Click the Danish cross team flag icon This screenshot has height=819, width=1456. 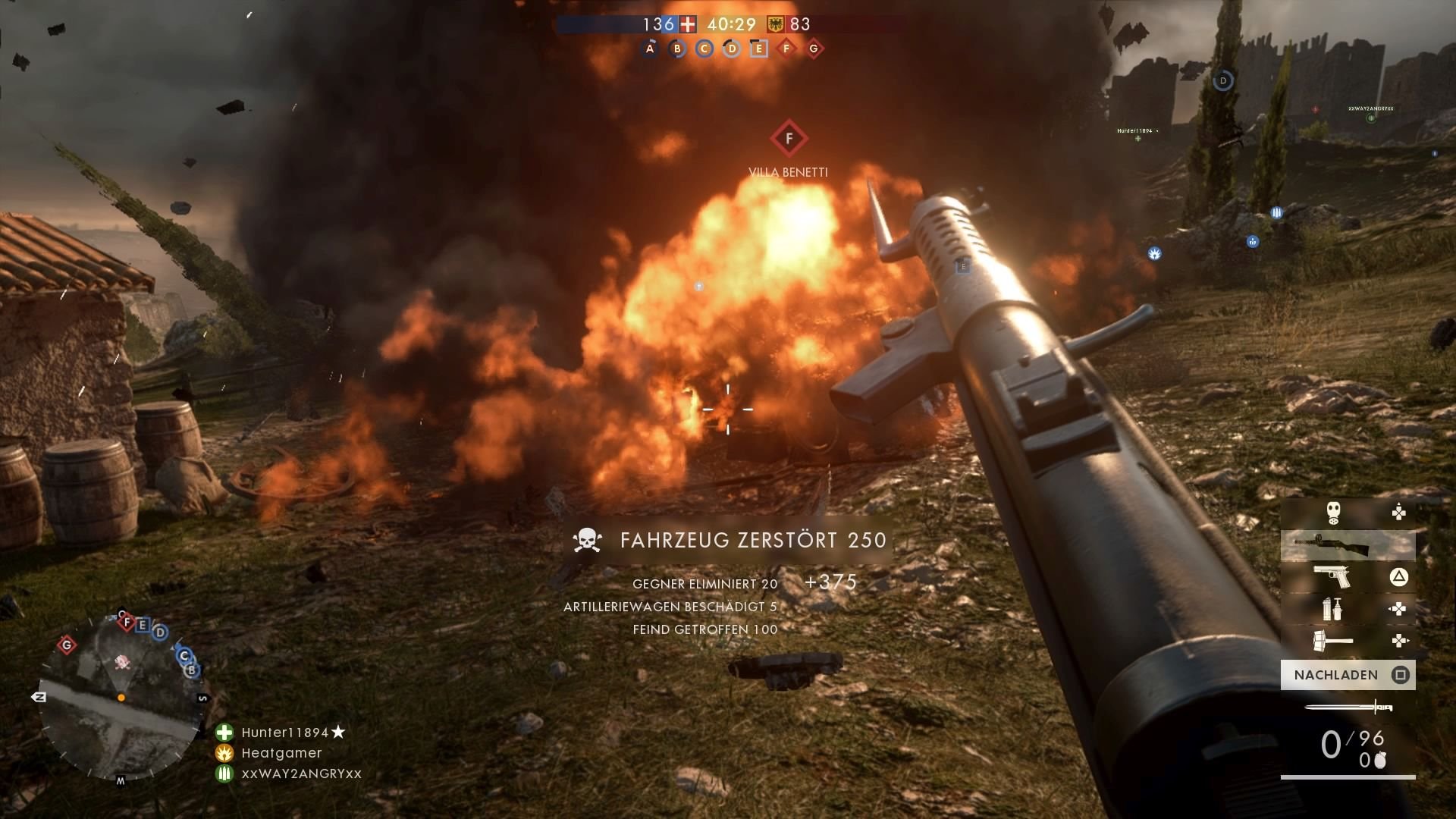click(x=686, y=25)
